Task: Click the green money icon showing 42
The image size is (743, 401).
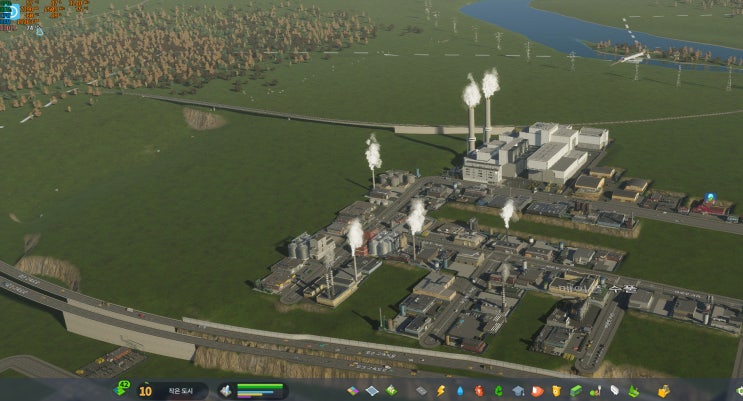Action: (123, 388)
